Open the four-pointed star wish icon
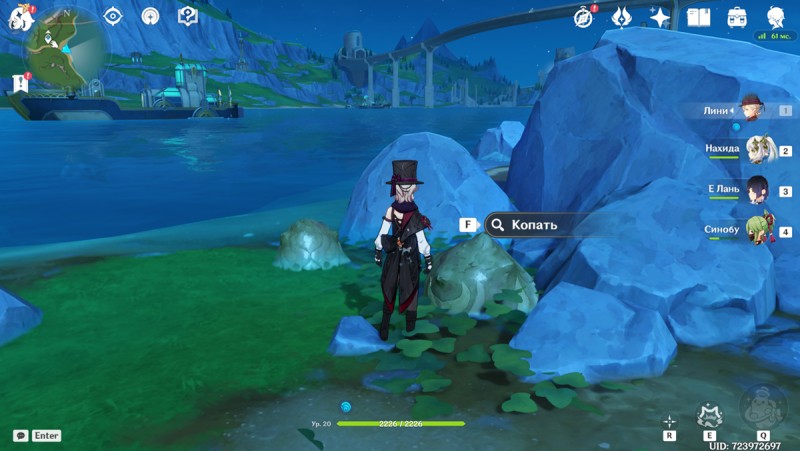800x451 pixels. [x=659, y=17]
